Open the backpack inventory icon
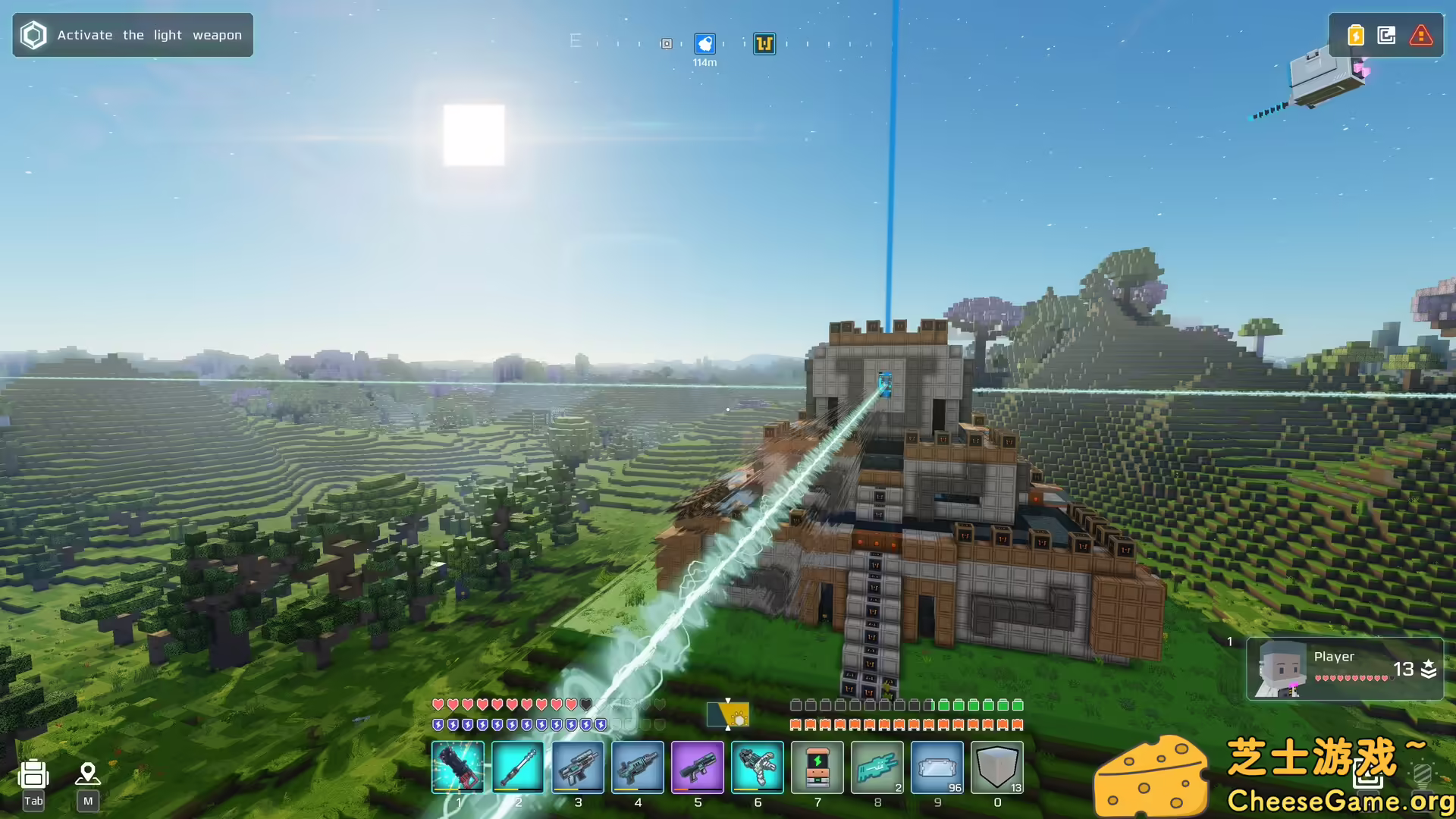Screen dimensions: 1456x819 pos(33,775)
